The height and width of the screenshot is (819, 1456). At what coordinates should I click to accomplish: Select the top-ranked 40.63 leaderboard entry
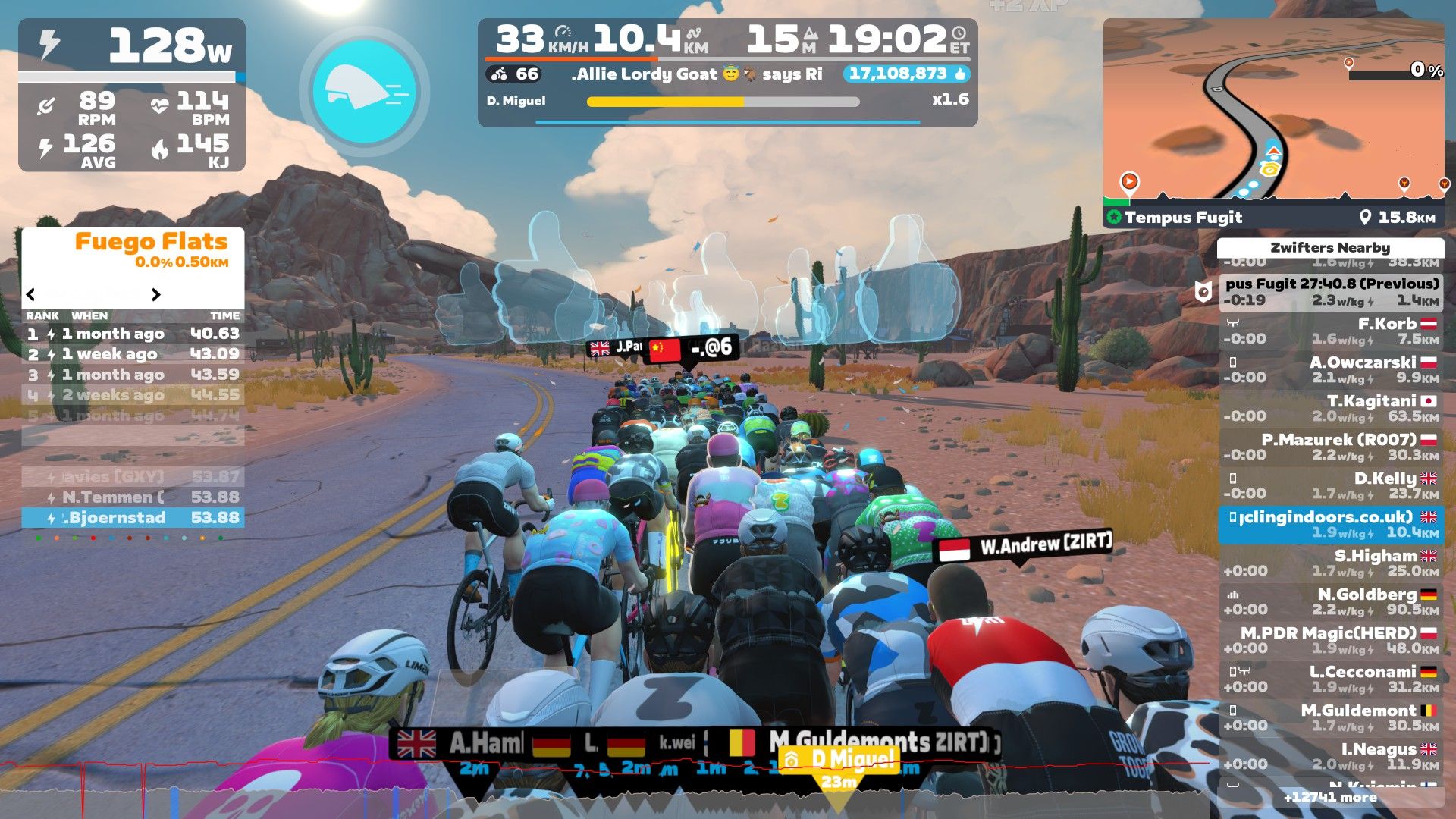pos(133,334)
